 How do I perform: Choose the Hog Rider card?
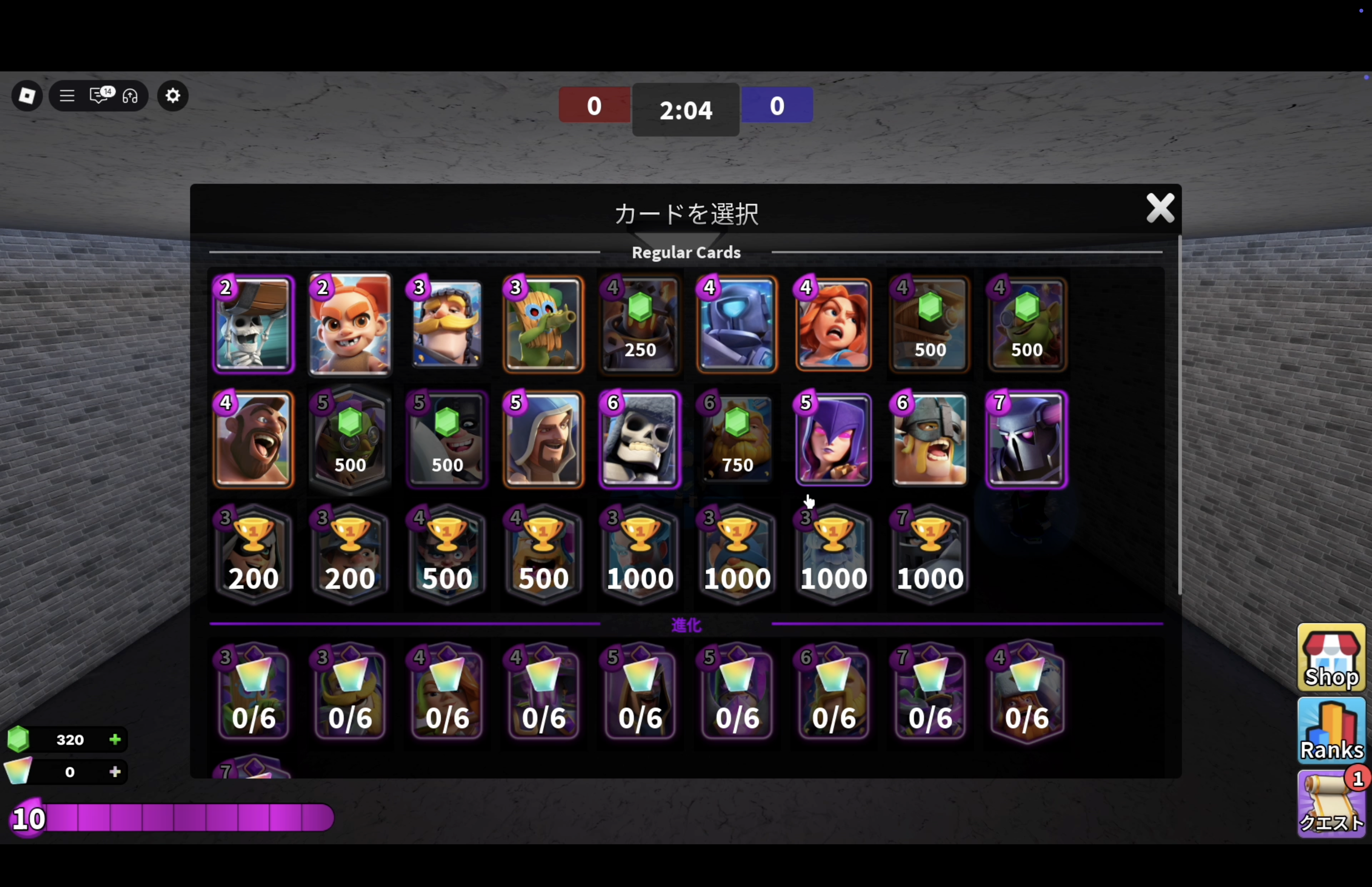click(x=253, y=439)
